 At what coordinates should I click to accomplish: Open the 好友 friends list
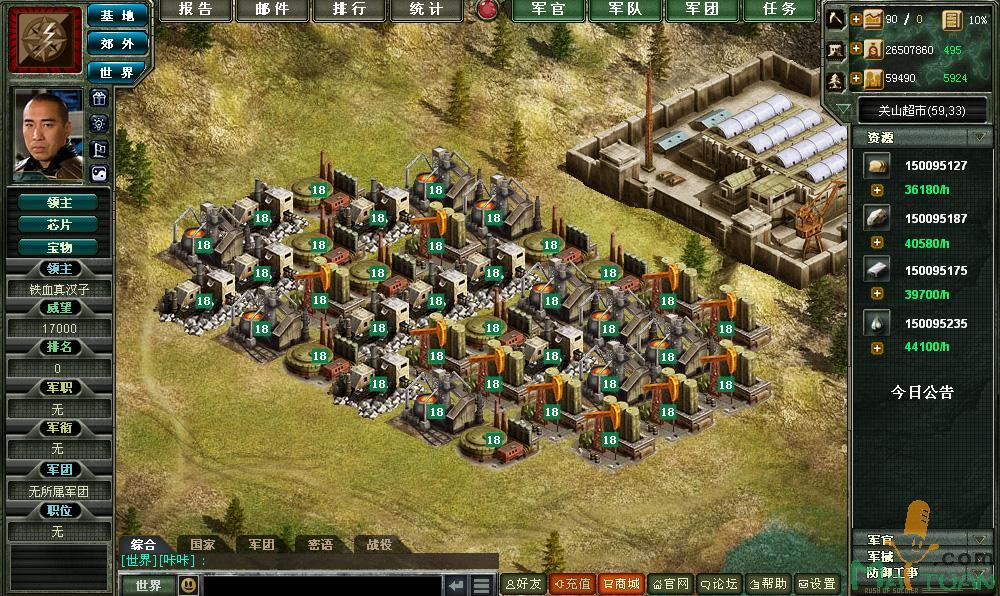[522, 584]
